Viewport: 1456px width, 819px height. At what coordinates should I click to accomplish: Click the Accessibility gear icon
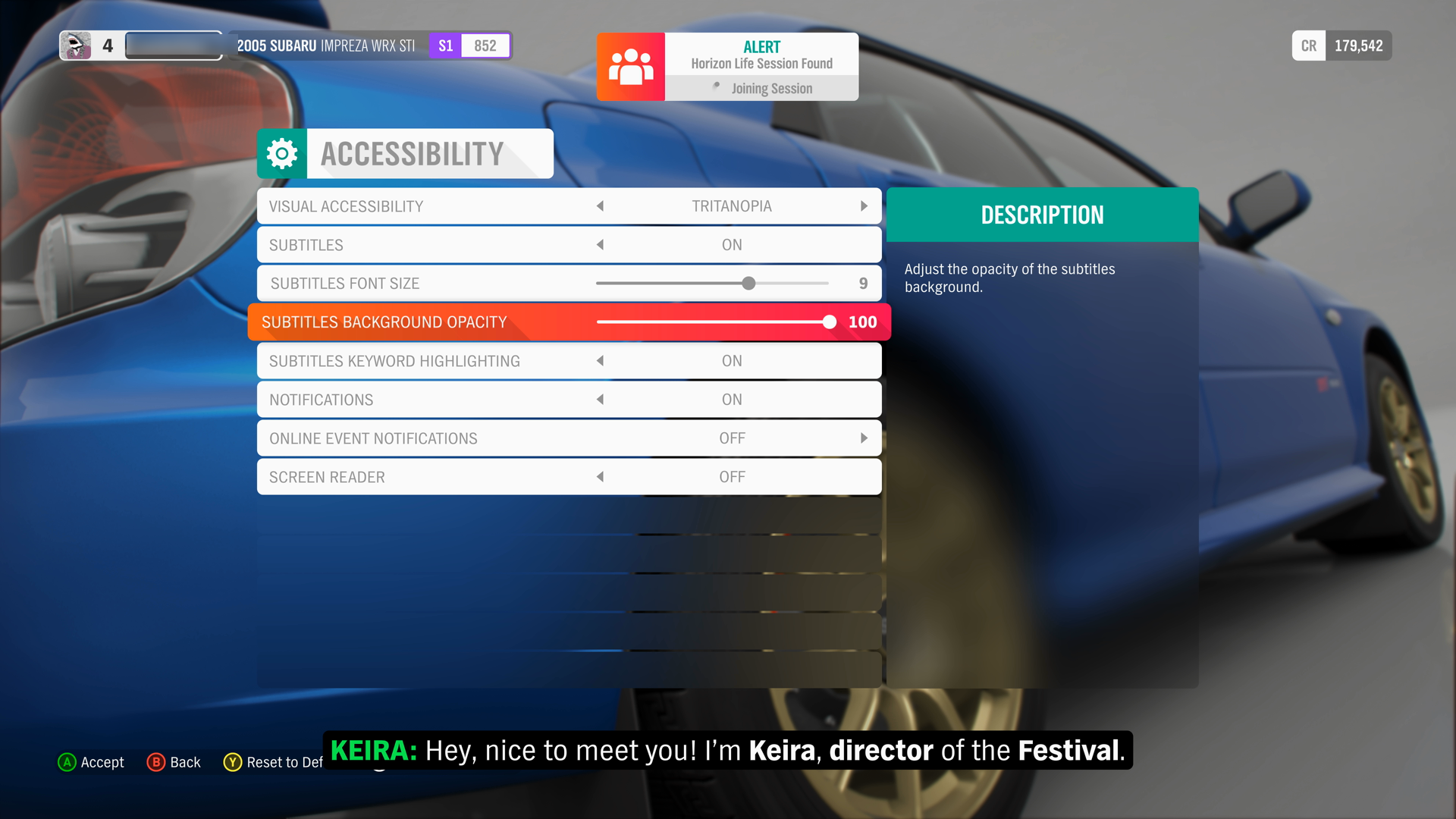281,153
